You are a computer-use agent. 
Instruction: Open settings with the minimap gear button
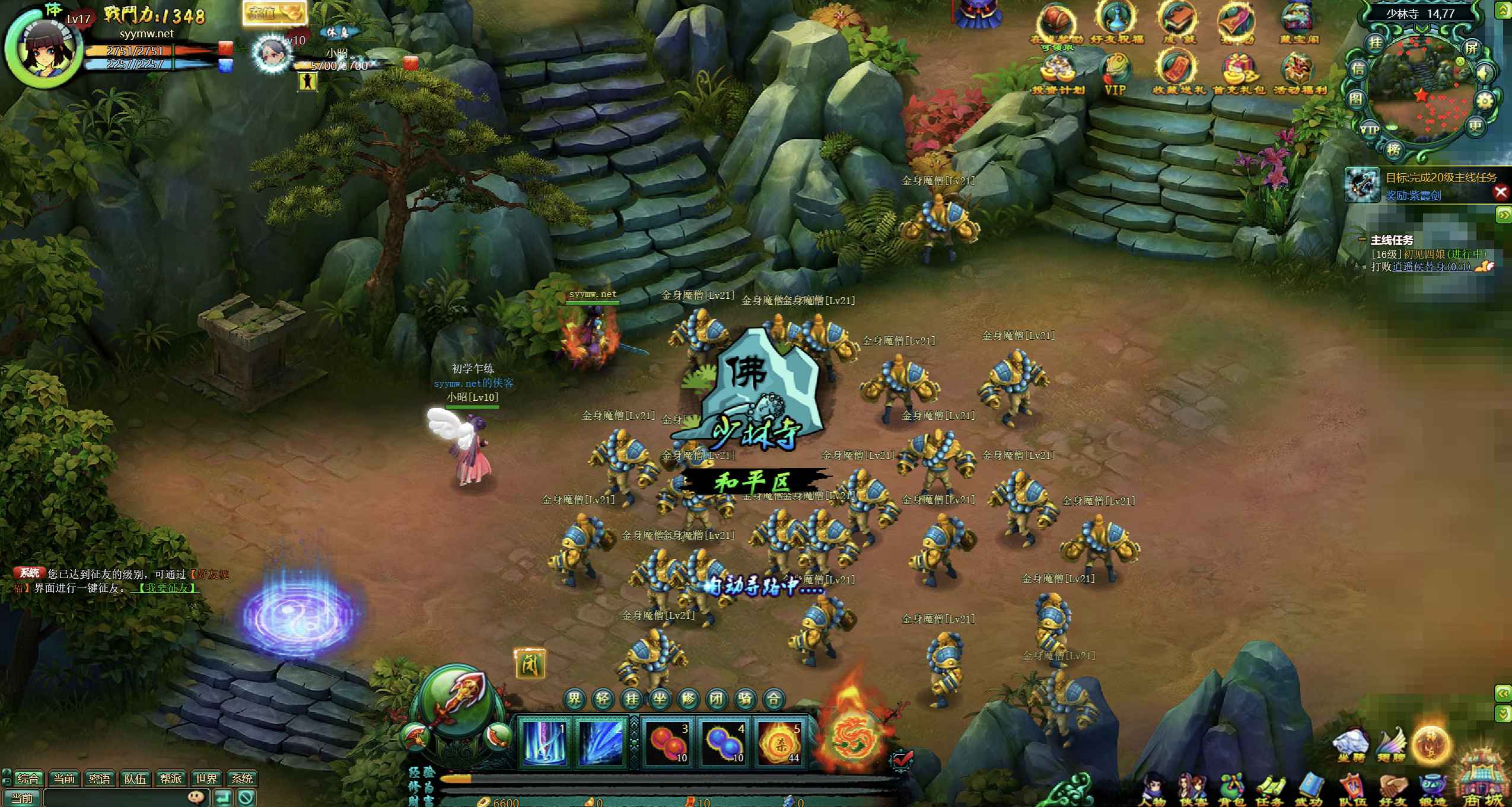1484,101
